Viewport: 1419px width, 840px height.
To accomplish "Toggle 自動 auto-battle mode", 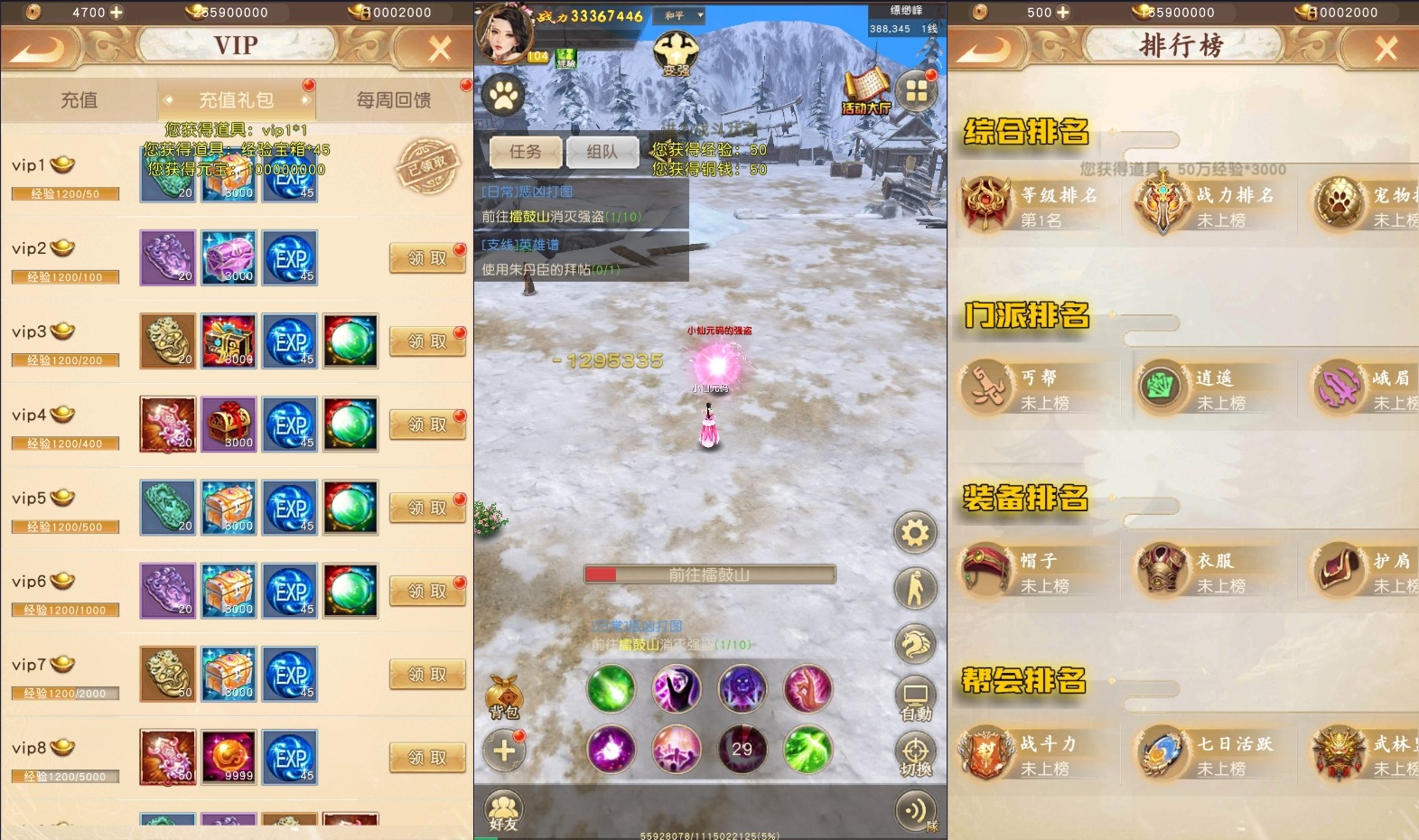I will click(x=915, y=700).
